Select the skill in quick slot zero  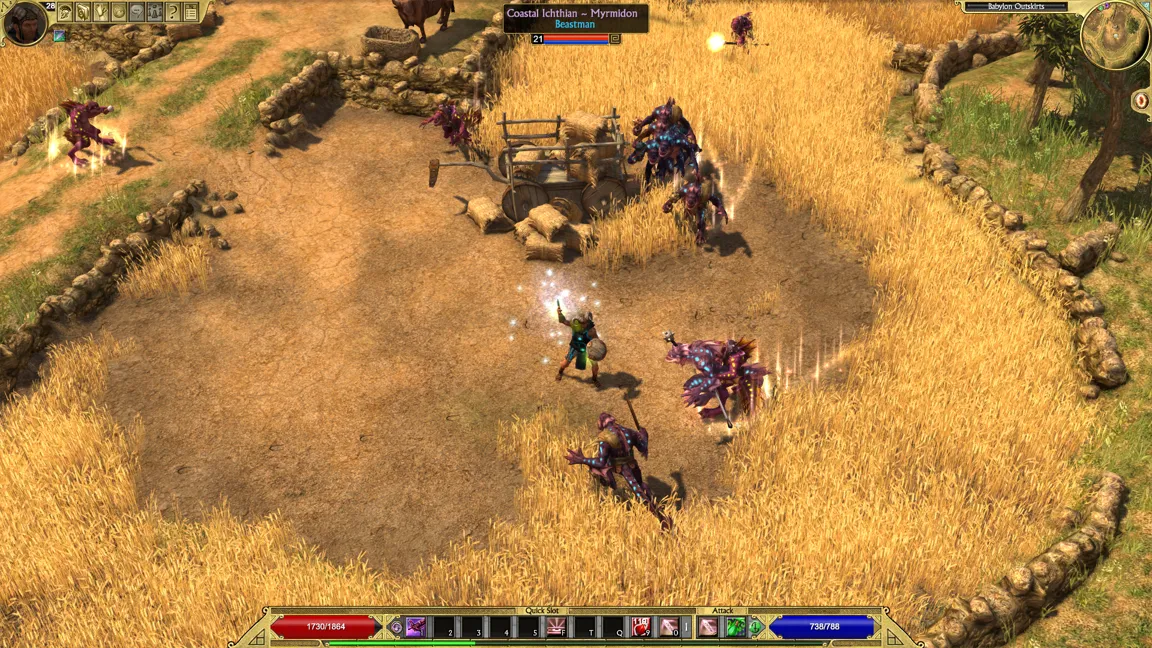click(668, 627)
